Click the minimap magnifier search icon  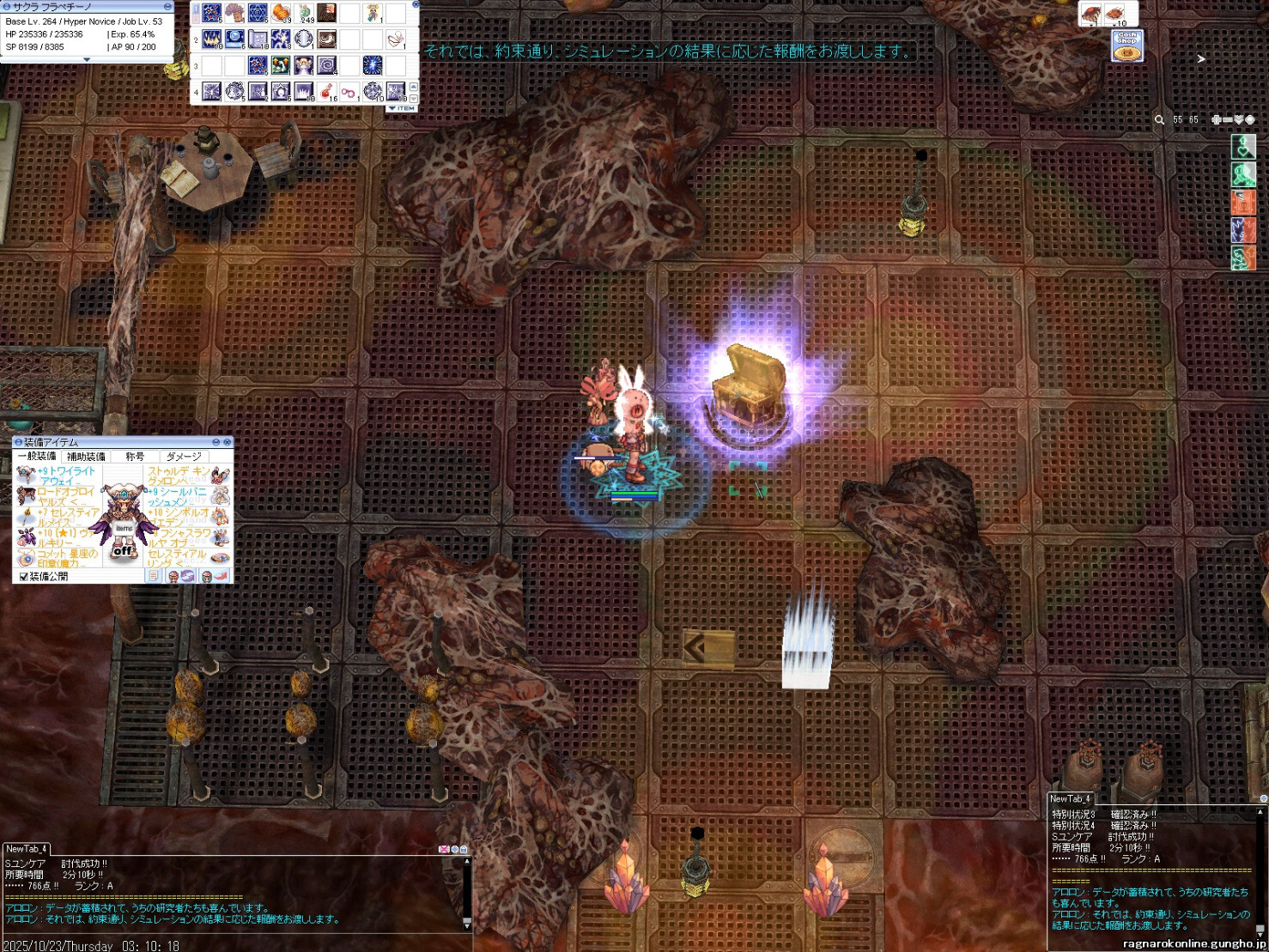click(1159, 120)
